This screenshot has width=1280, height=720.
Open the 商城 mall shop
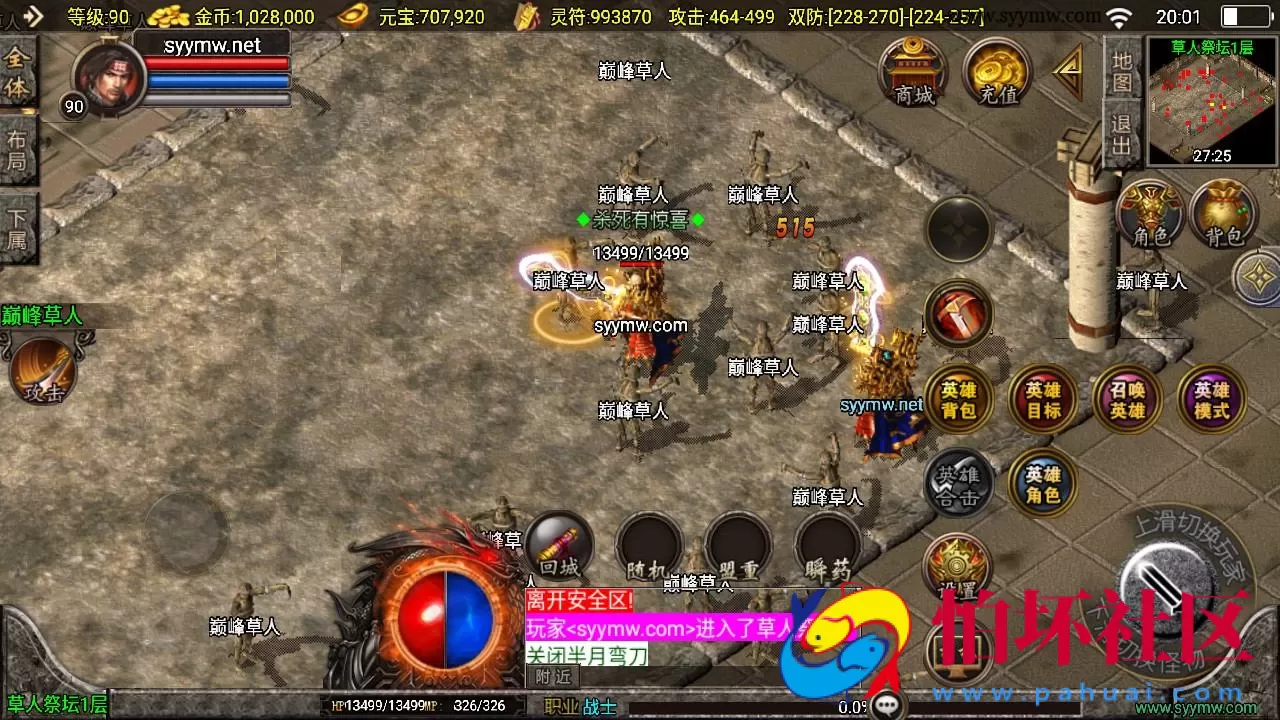912,70
